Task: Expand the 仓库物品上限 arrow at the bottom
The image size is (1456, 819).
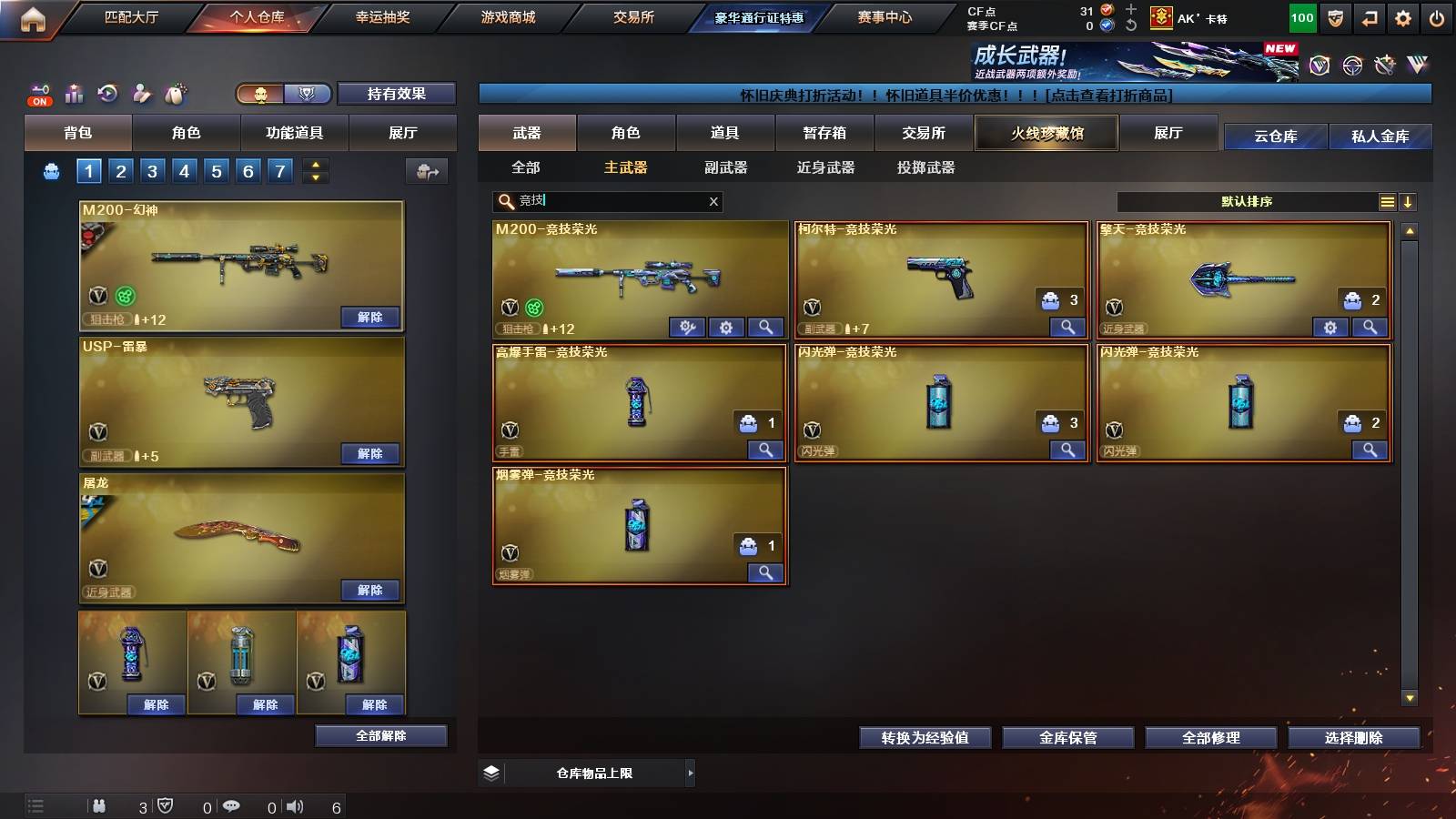Action: tap(690, 773)
